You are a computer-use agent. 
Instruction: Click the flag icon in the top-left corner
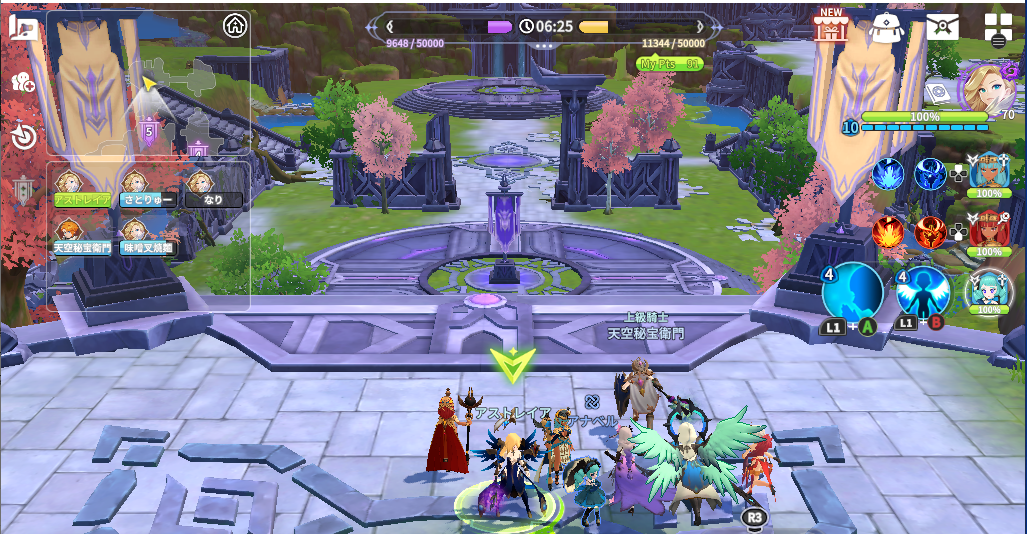[x=22, y=27]
